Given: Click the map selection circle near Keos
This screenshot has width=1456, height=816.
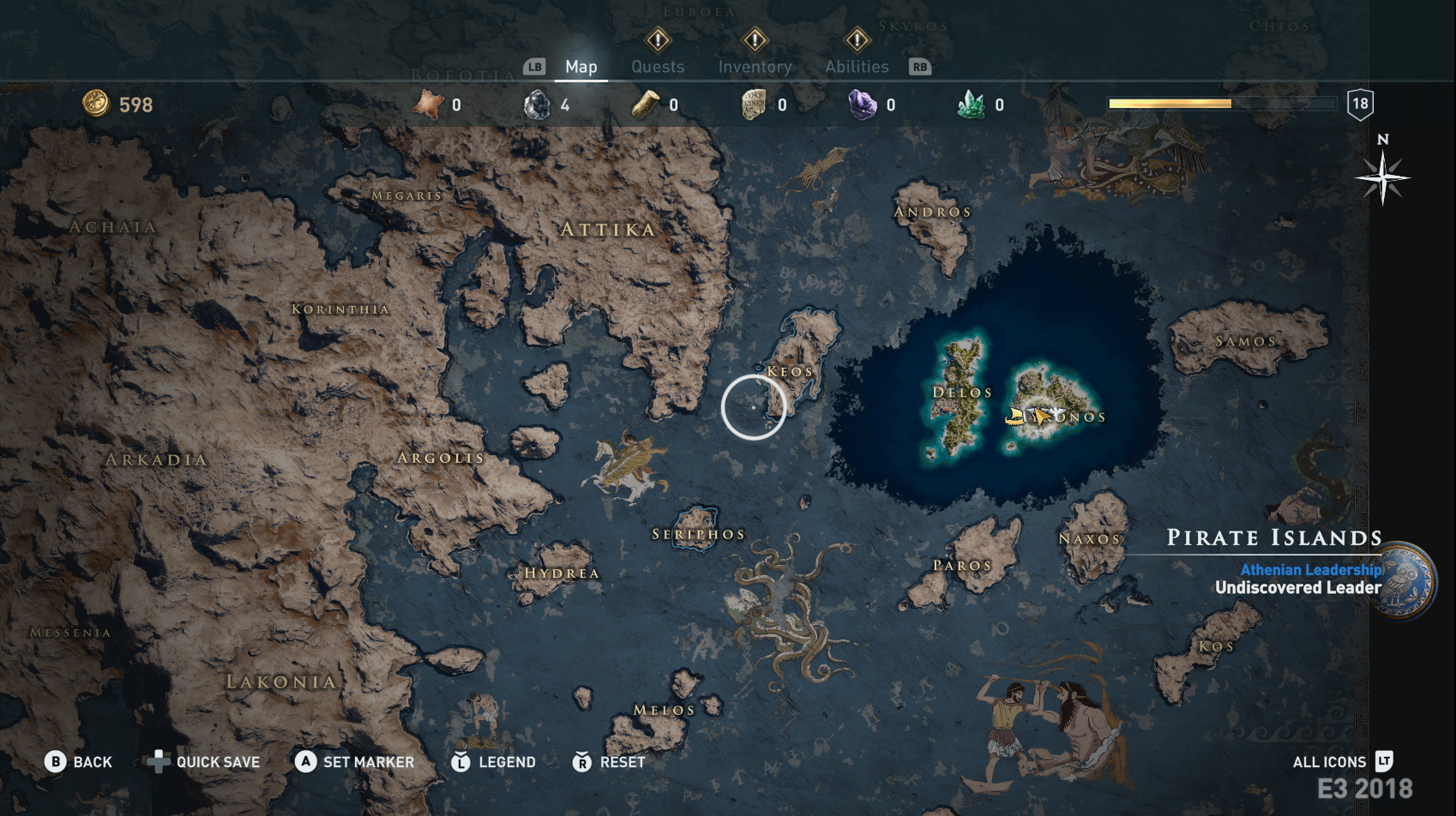Looking at the screenshot, I should pos(753,406).
